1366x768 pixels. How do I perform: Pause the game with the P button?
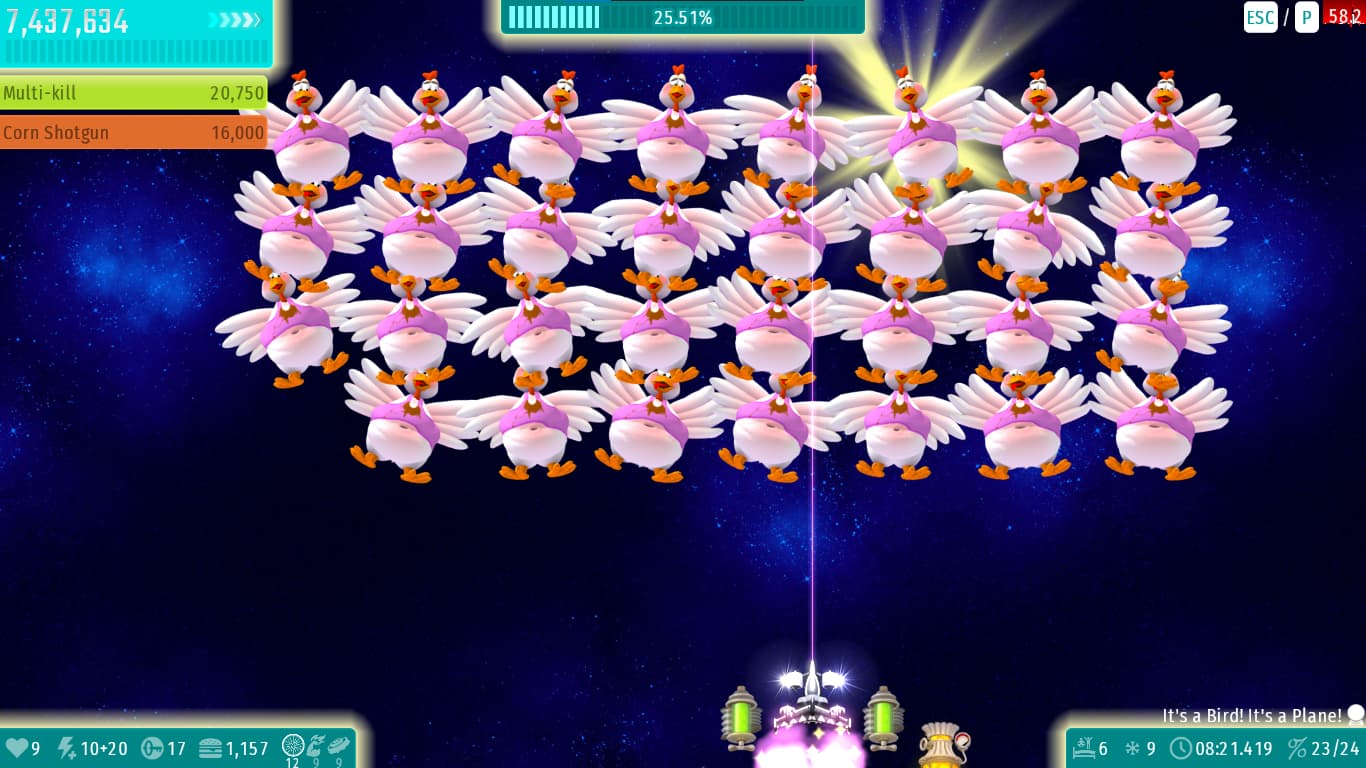[1306, 17]
